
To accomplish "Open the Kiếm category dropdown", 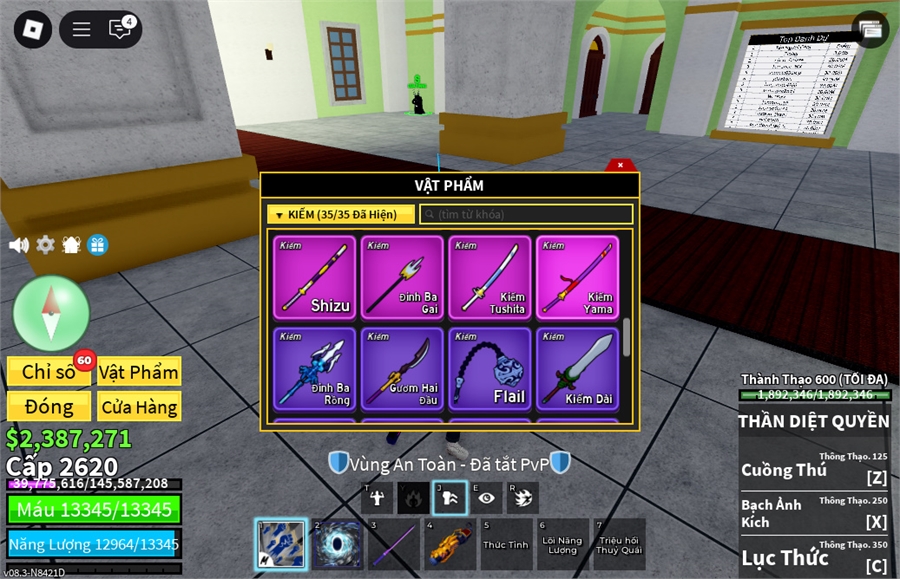I will pos(340,214).
